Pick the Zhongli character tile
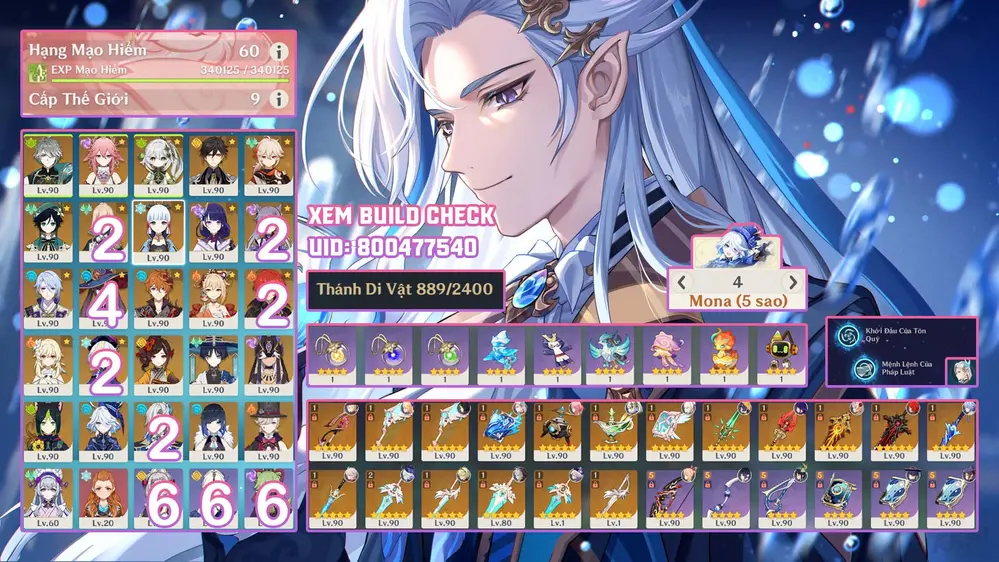Screen dimensions: 999x562 (213, 164)
